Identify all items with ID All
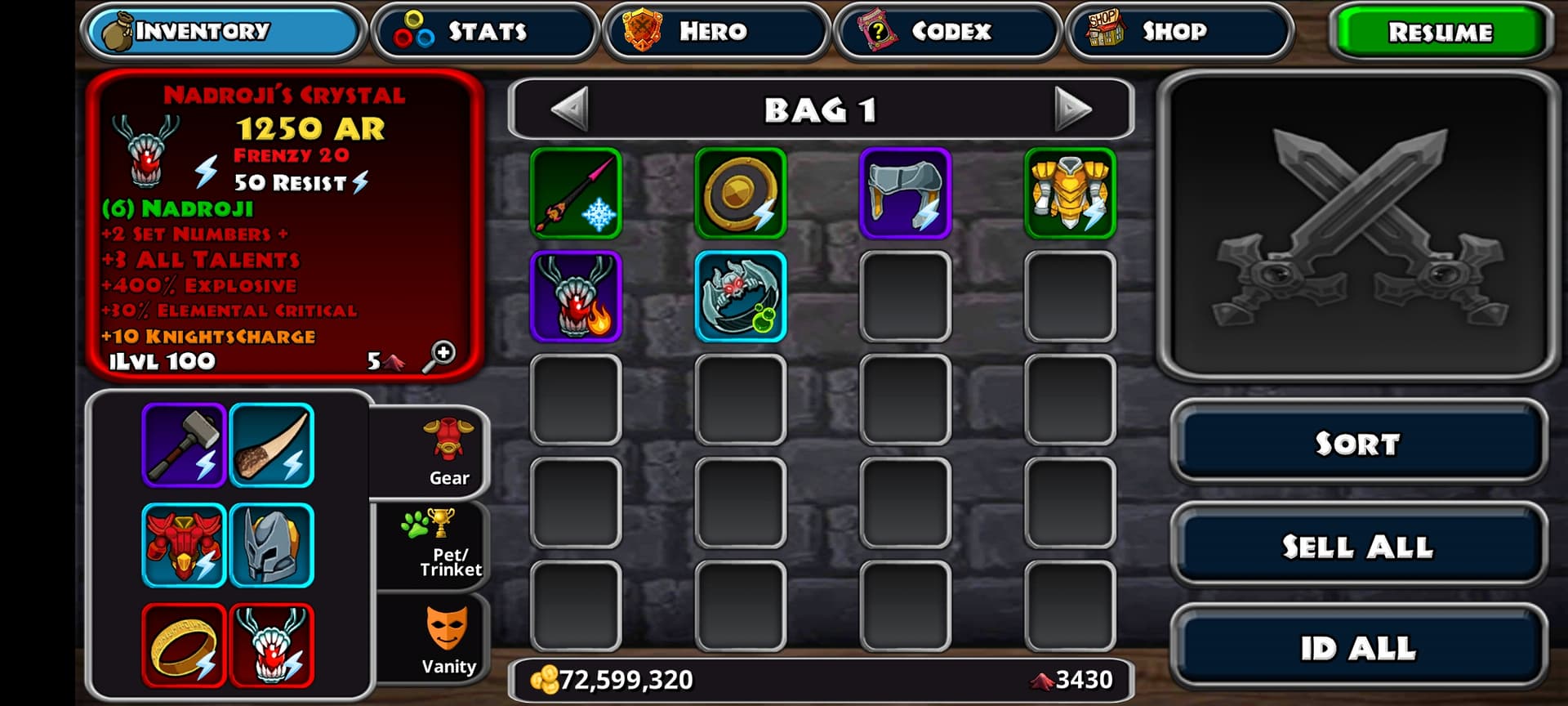The width and height of the screenshot is (1568, 706). click(x=1358, y=648)
